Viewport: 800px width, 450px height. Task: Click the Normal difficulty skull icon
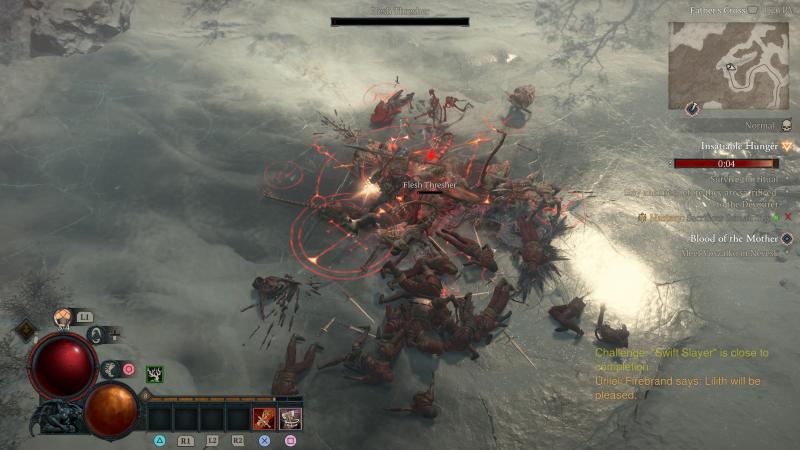[x=786, y=126]
